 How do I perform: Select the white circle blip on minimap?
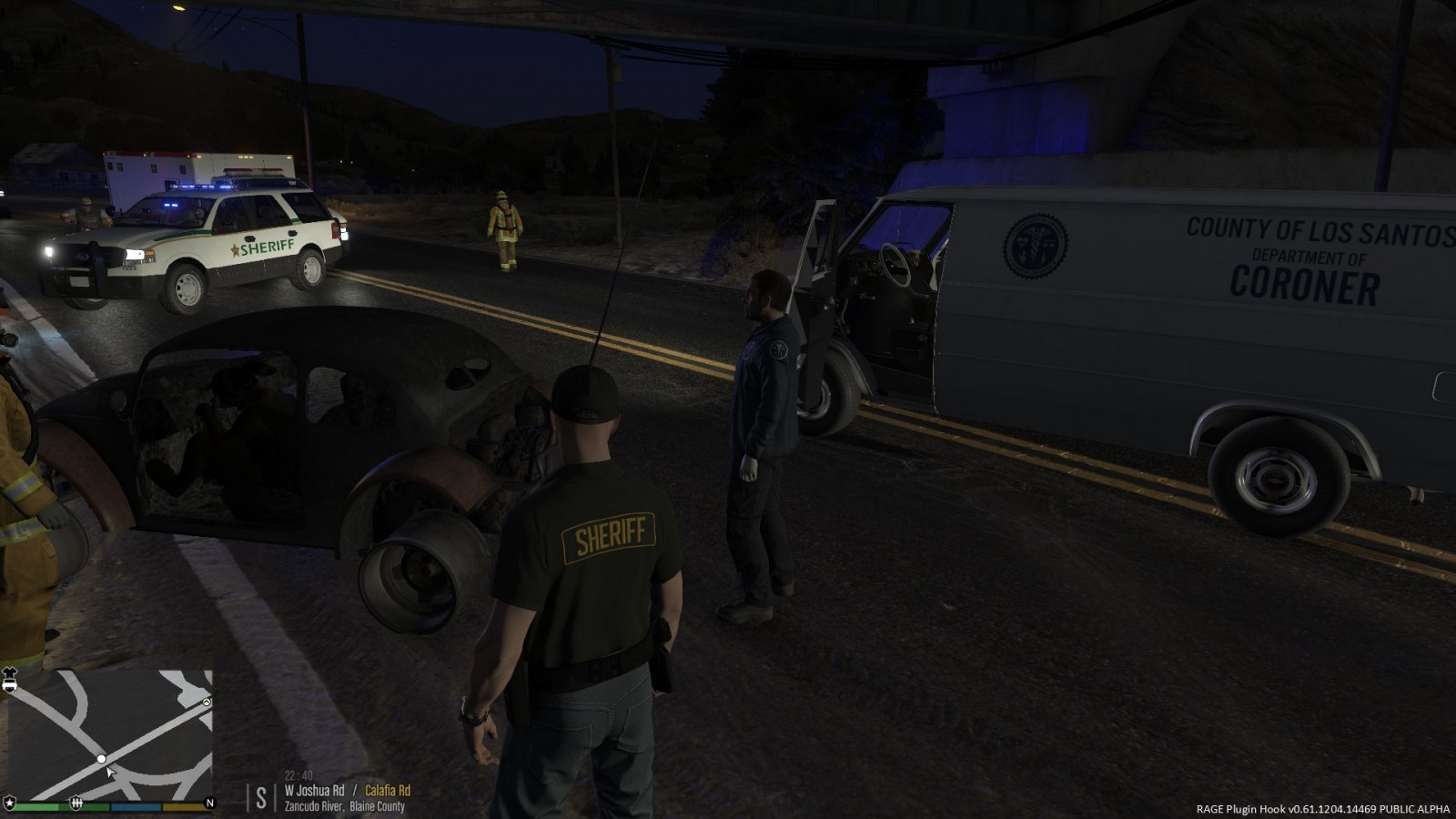pos(102,759)
